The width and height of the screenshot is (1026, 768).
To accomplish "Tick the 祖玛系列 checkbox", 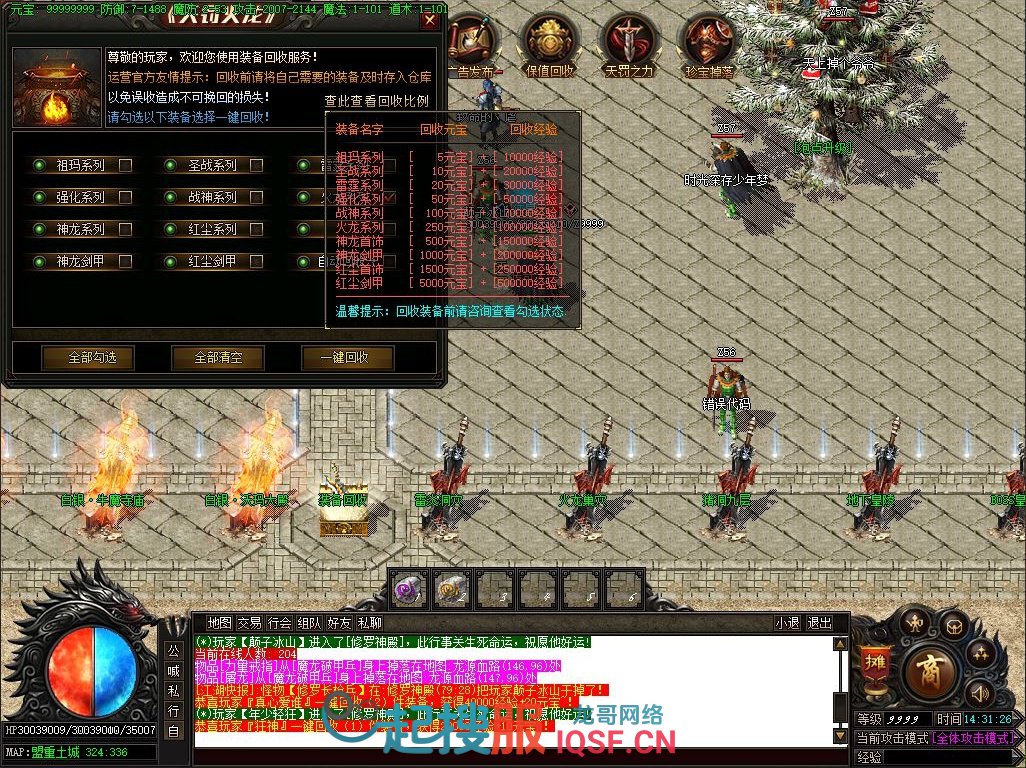I will [125, 166].
